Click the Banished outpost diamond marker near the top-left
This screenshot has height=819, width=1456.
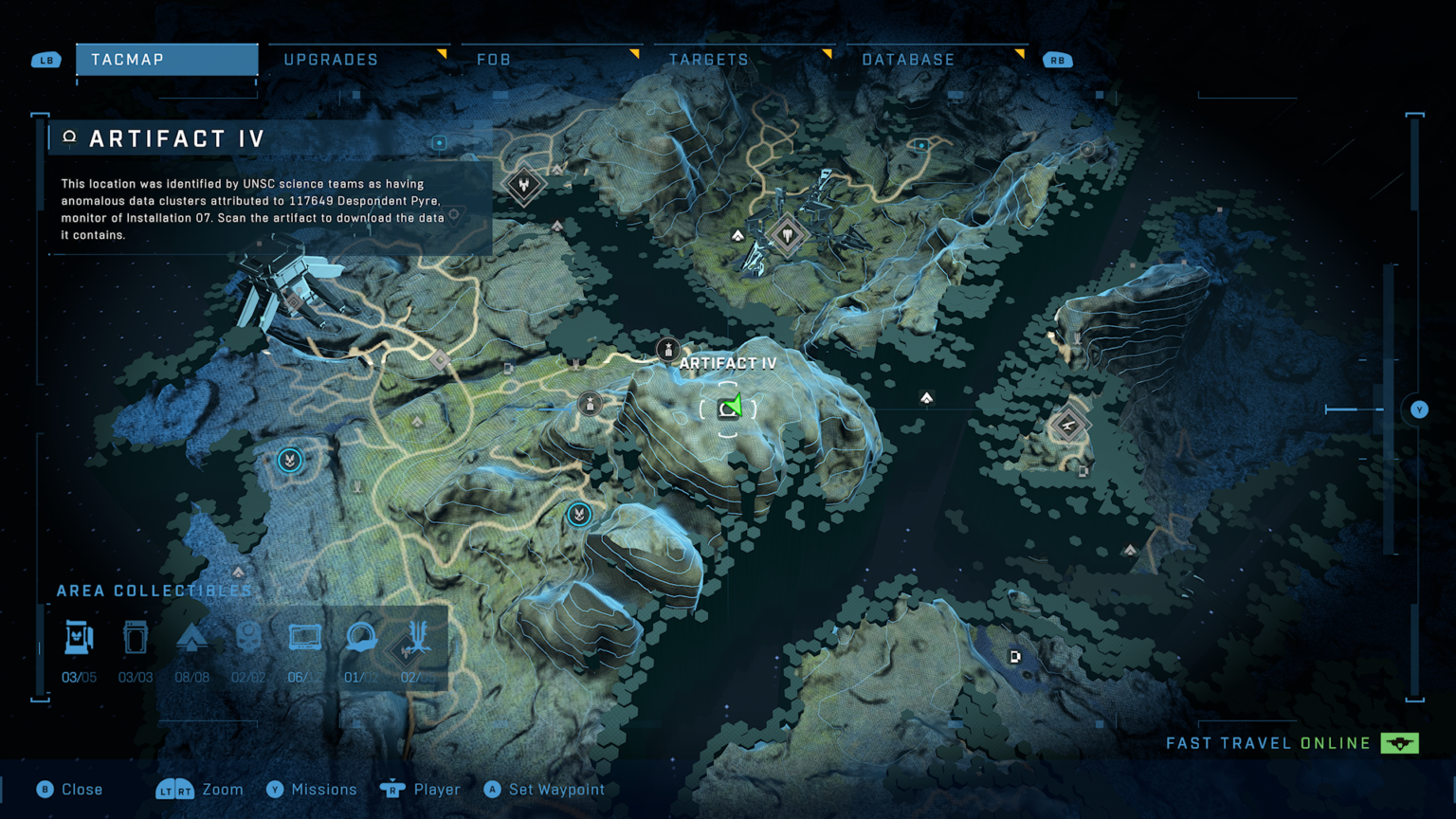point(523,186)
